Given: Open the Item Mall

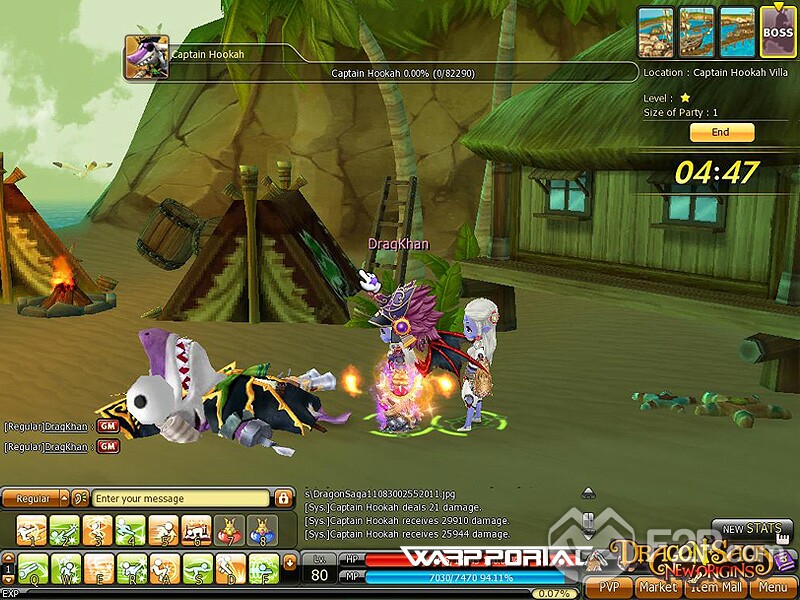Looking at the screenshot, I should [714, 587].
